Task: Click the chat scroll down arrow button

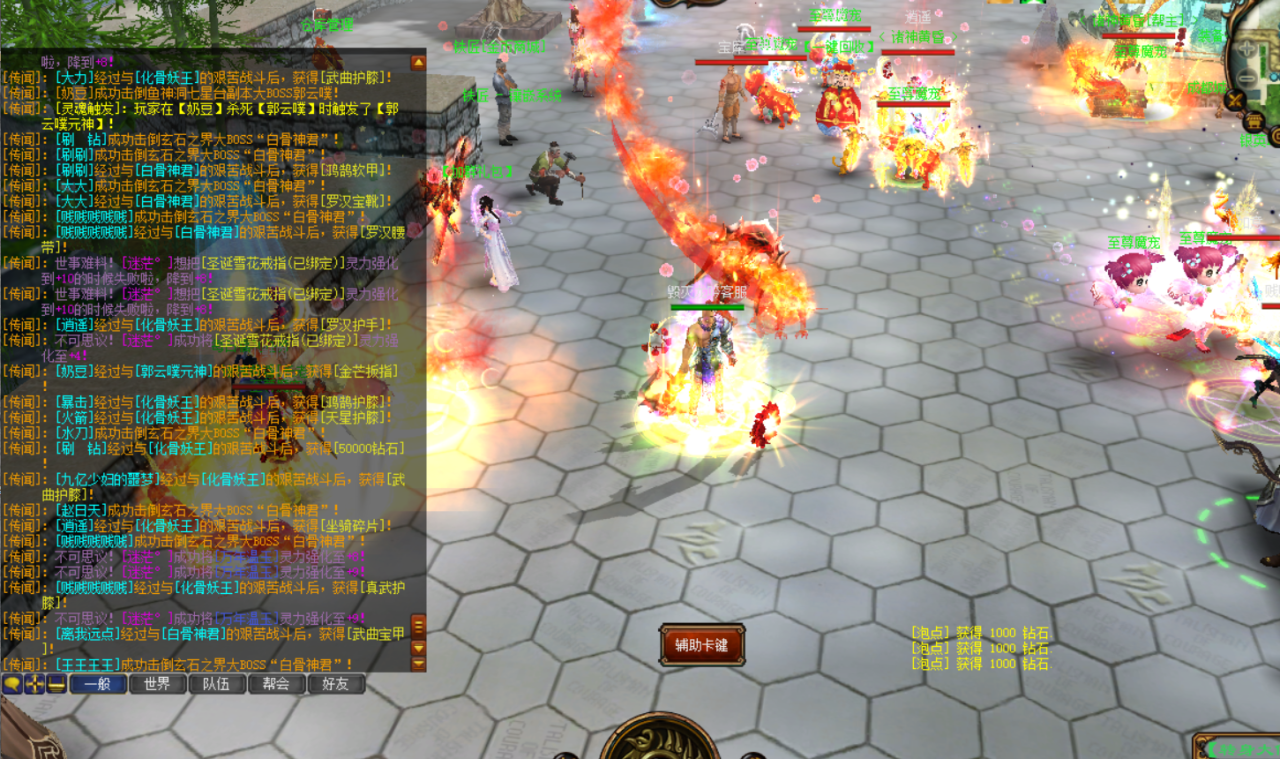Action: [418, 647]
